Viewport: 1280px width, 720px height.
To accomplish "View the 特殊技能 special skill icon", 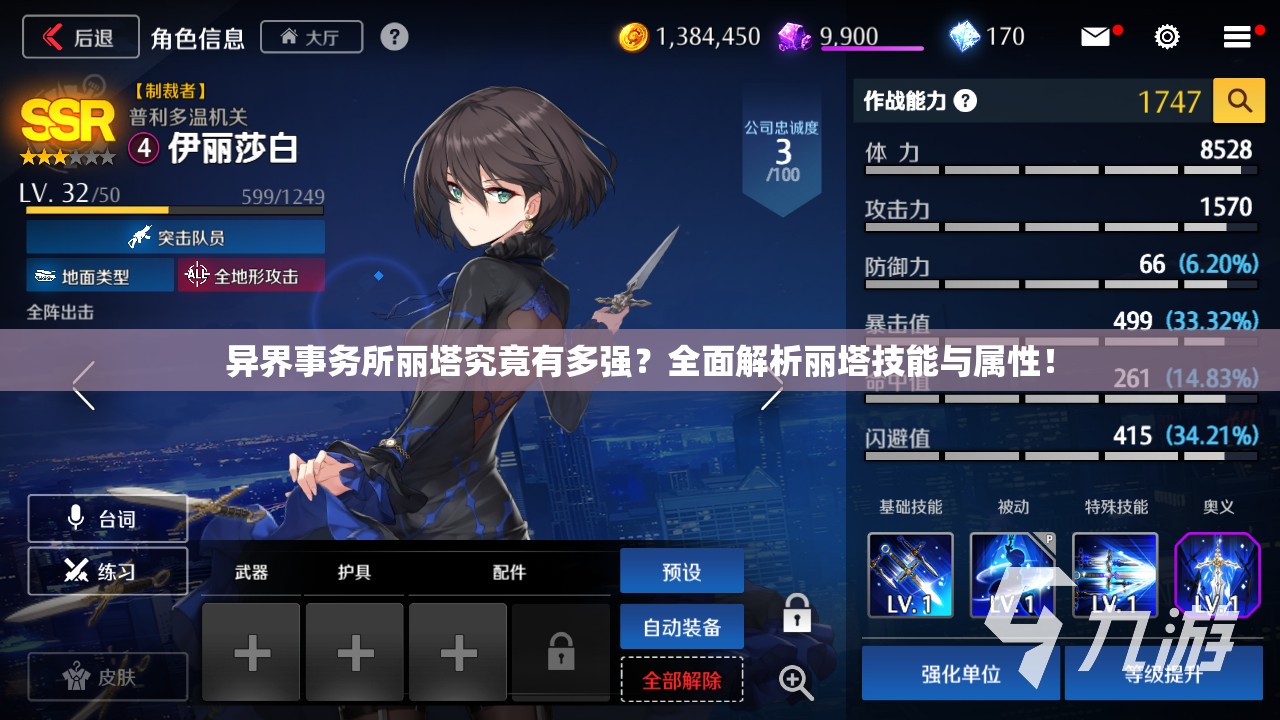I will click(x=1115, y=575).
